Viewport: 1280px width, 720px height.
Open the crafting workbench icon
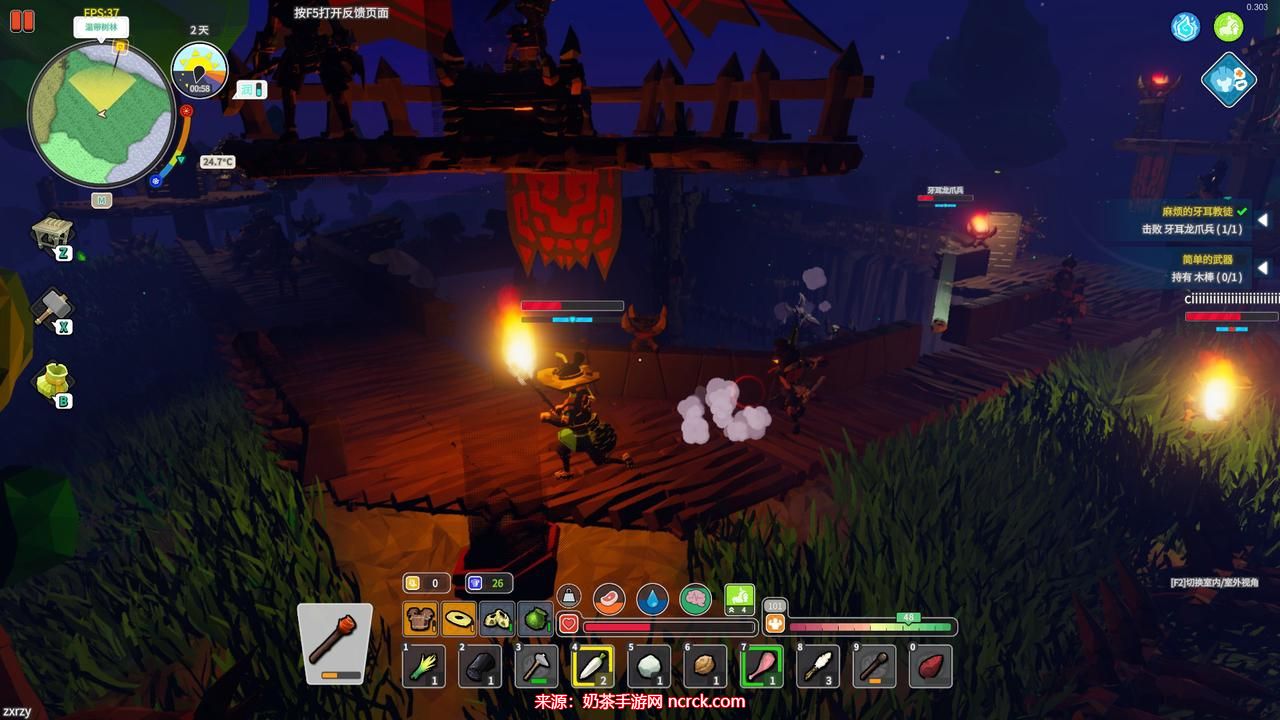53,233
